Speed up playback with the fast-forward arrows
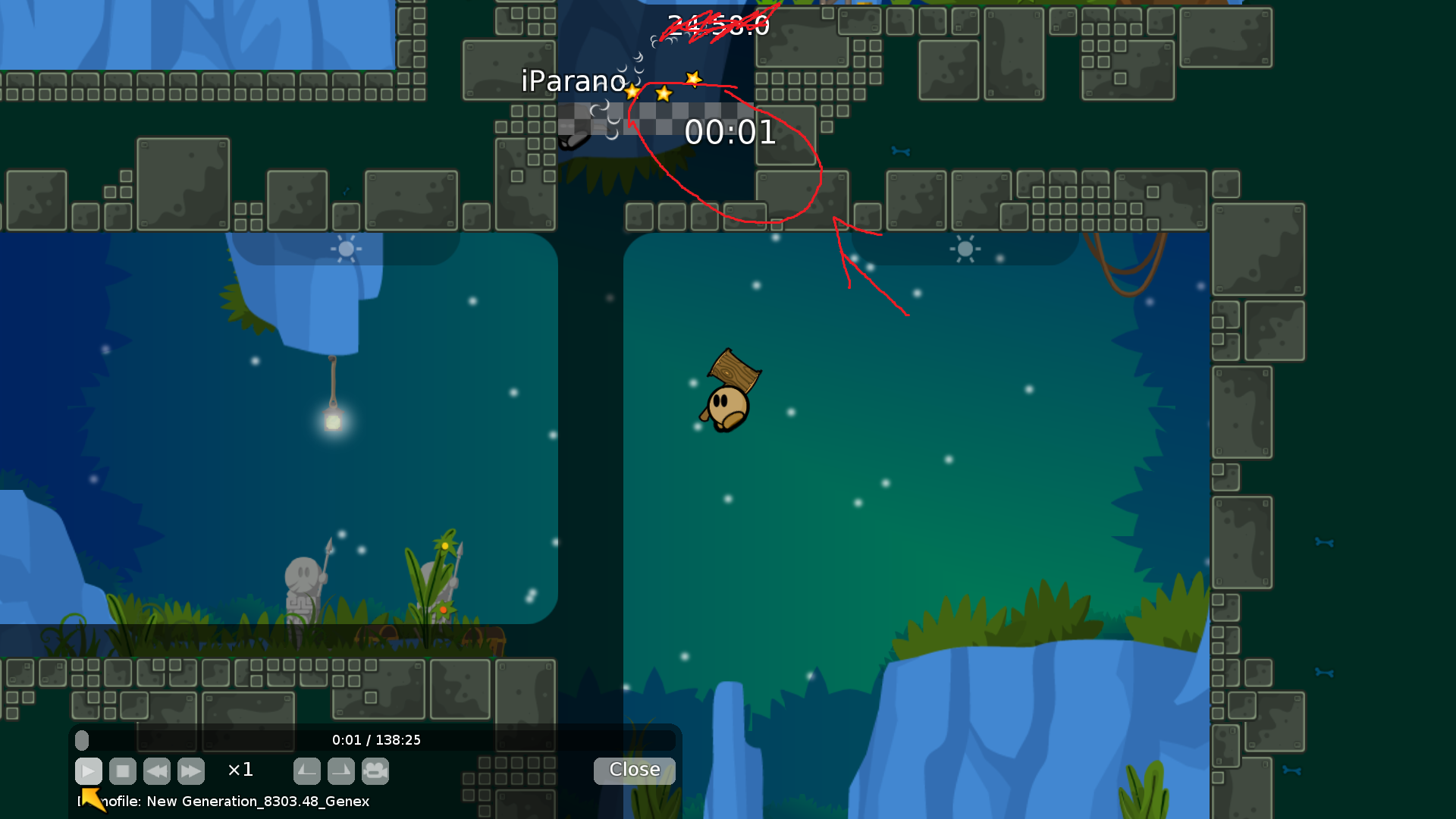This screenshot has height=819, width=1456. [191, 771]
